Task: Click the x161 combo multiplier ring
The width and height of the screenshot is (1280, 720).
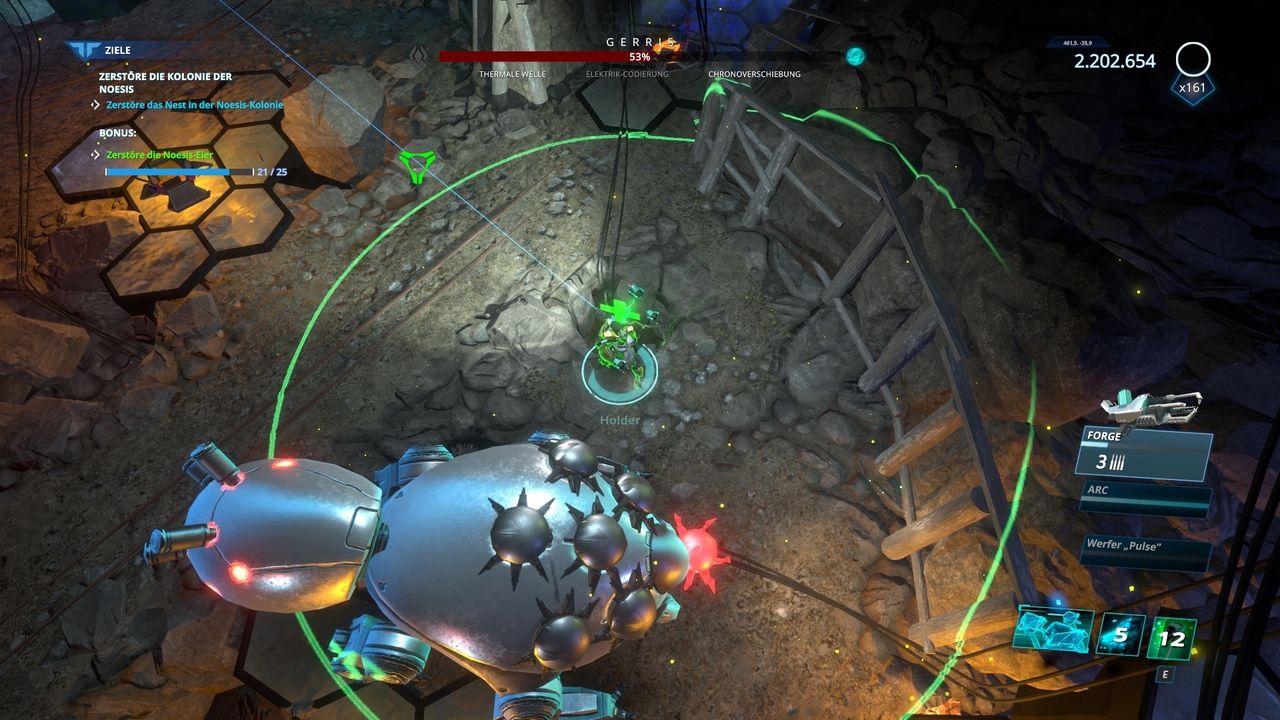Action: (x=1193, y=61)
